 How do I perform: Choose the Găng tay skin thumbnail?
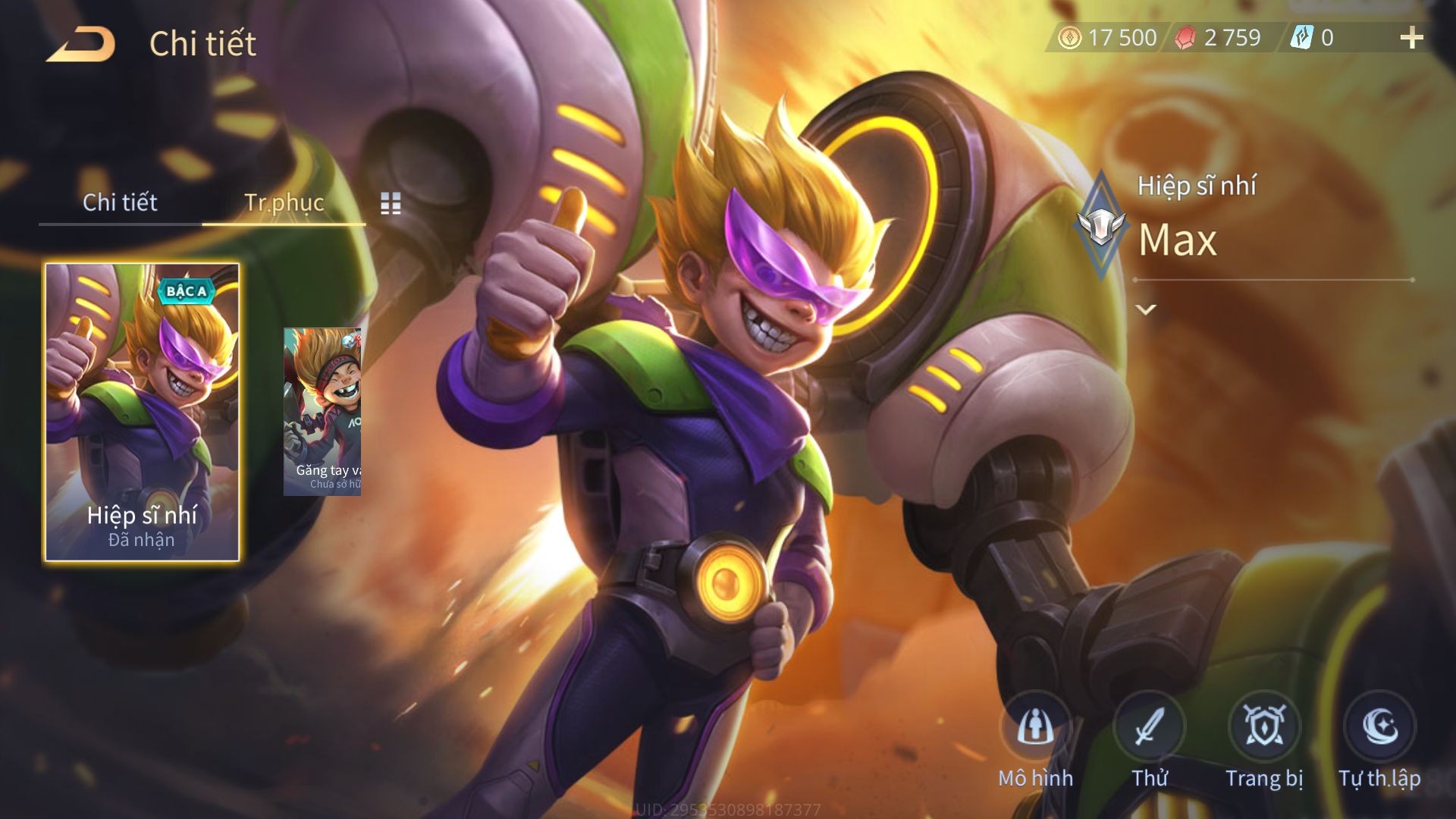pos(322,412)
